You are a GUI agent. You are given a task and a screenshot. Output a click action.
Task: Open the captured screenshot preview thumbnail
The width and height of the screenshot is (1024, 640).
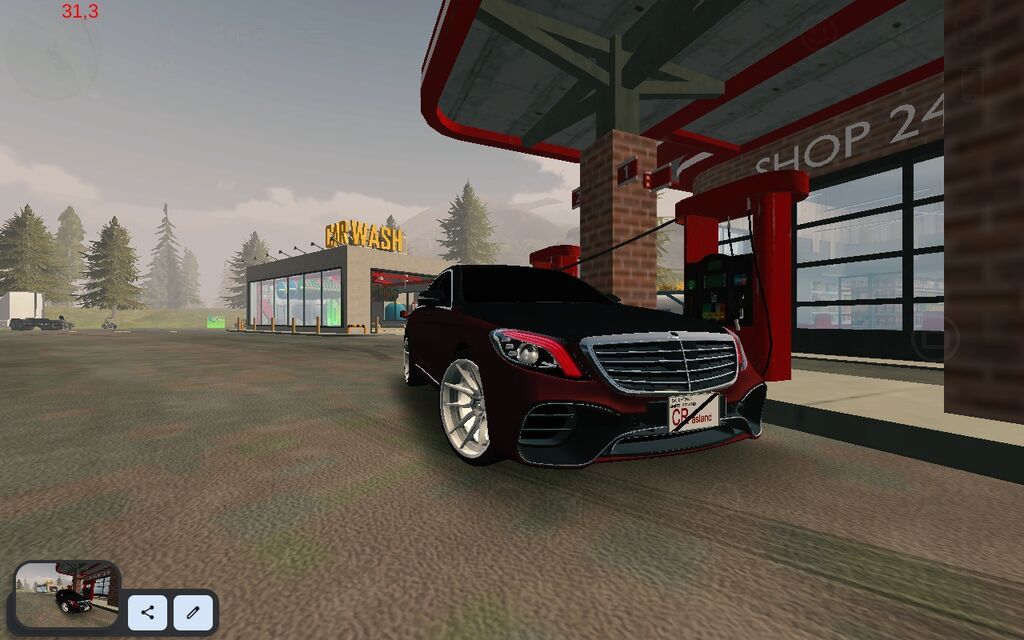click(68, 595)
